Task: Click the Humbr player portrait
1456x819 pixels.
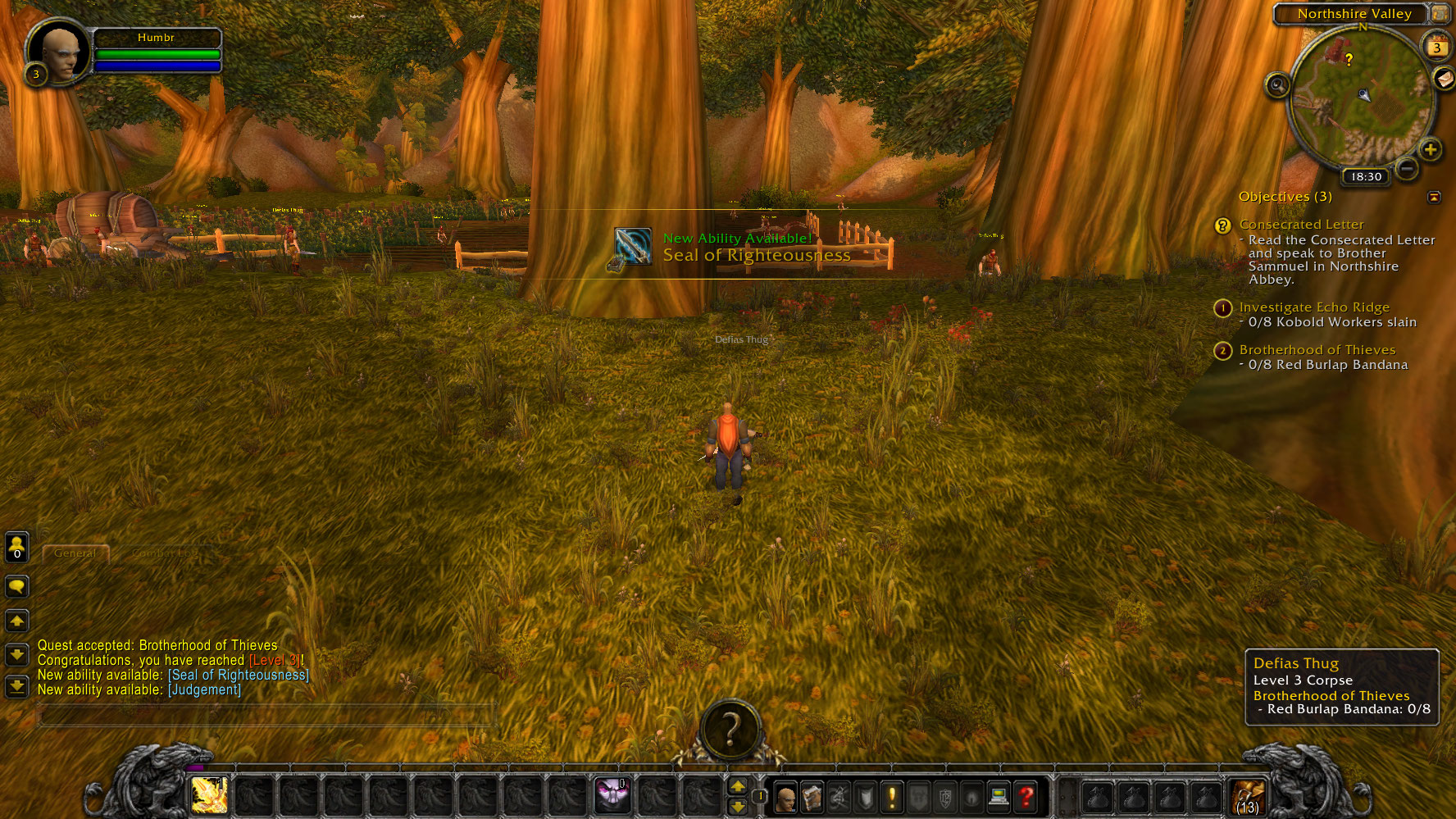Action: click(61, 51)
